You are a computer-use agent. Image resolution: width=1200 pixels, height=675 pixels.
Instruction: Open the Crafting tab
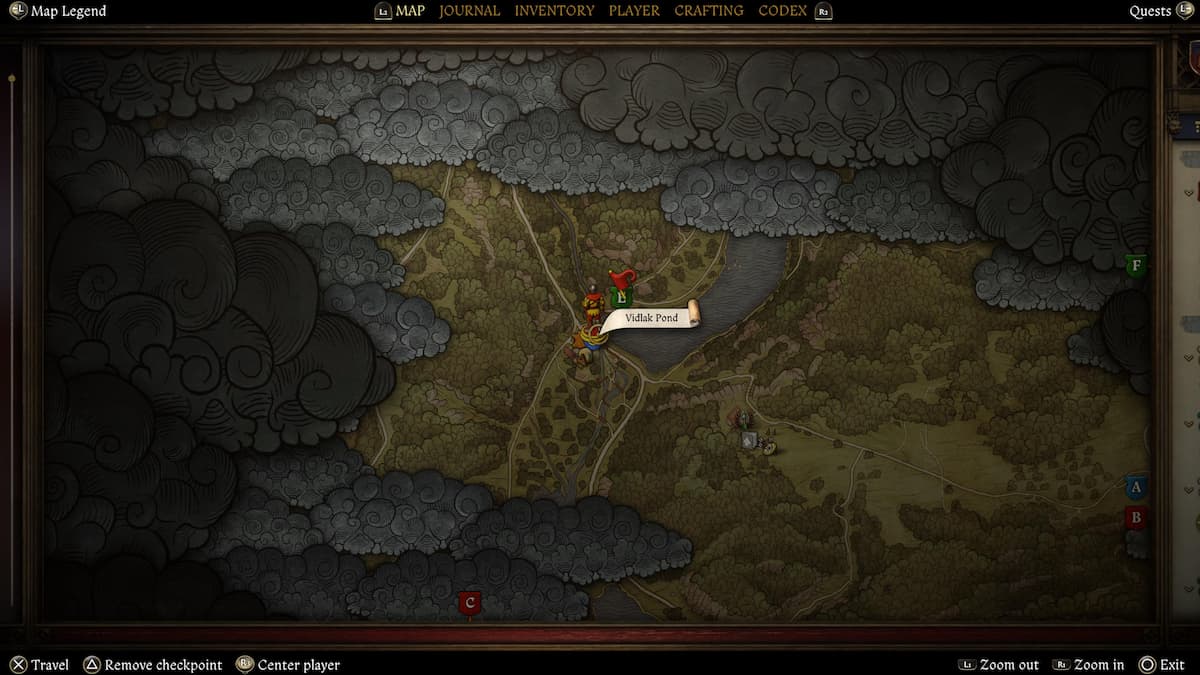[708, 11]
